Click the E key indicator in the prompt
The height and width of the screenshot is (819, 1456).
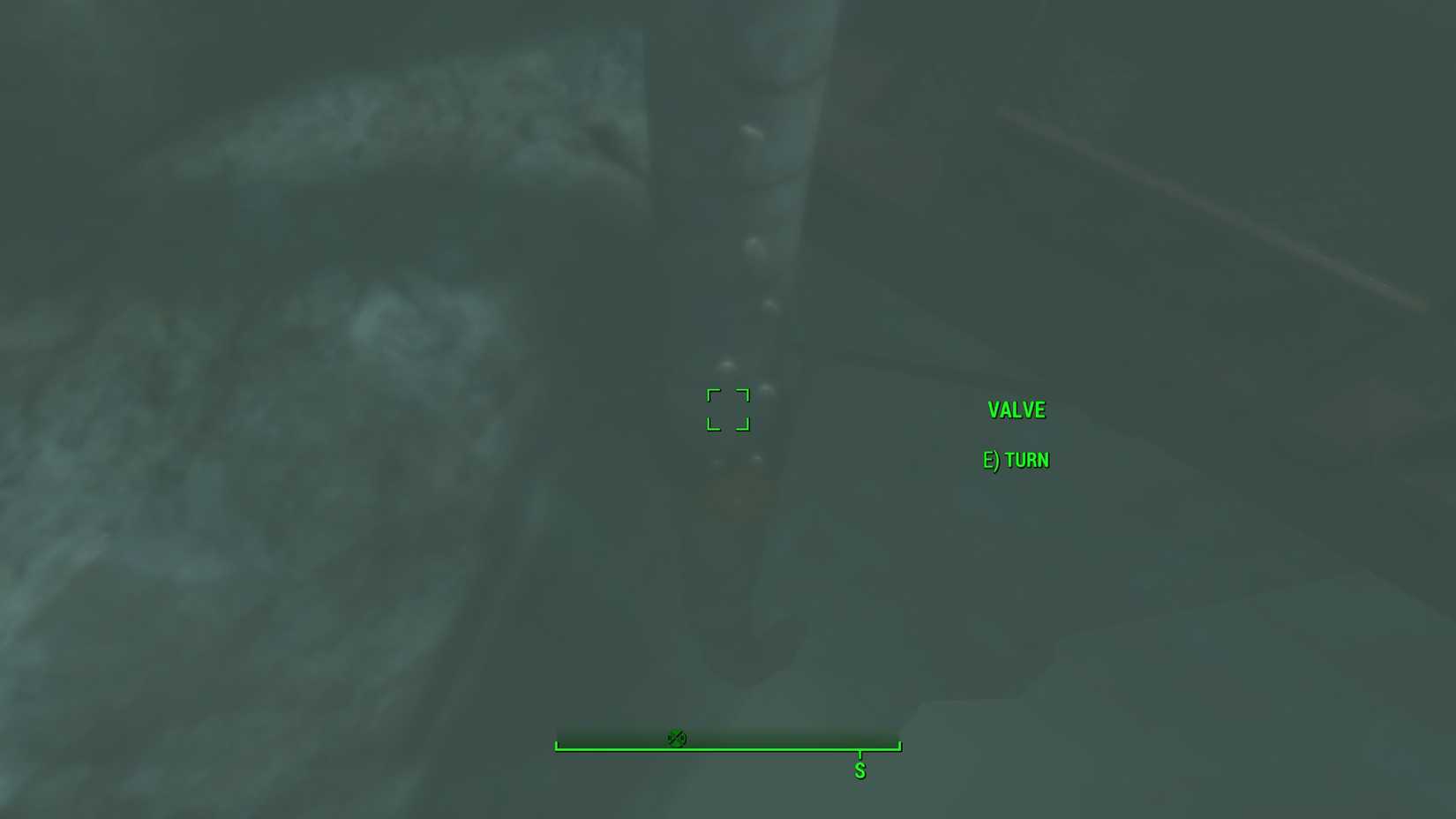990,460
